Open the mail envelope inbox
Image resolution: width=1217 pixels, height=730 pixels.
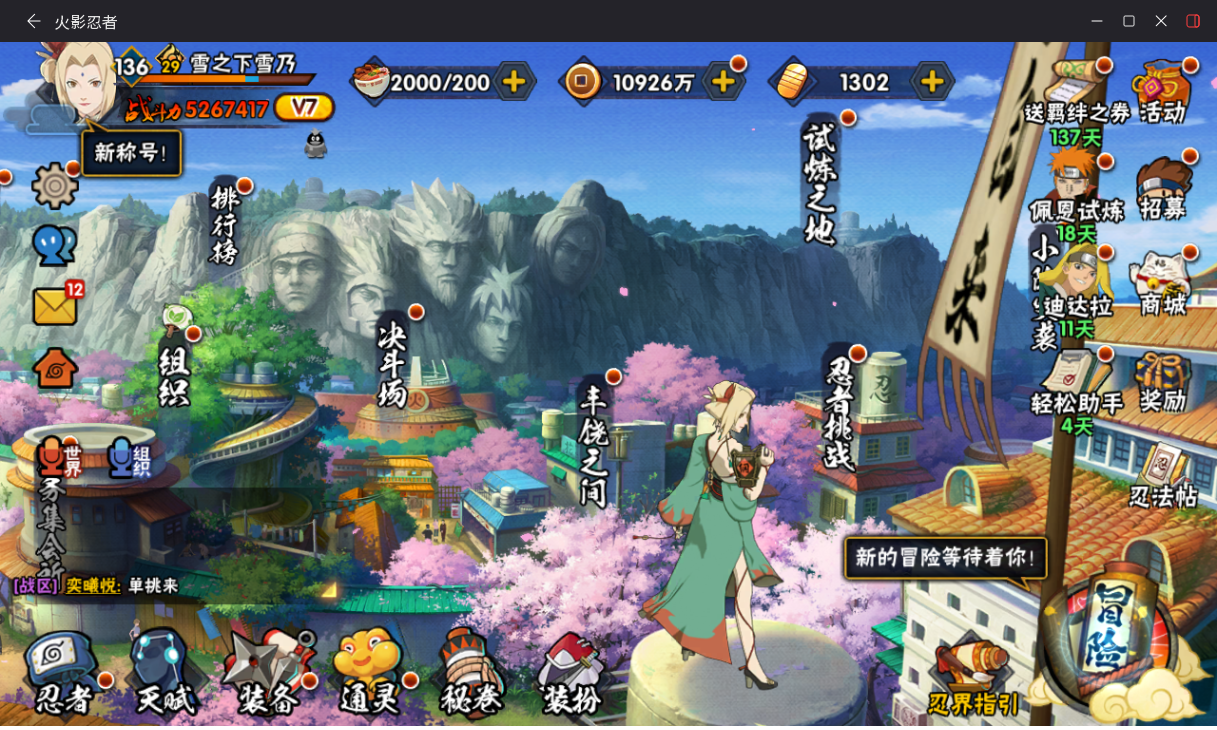(x=56, y=306)
